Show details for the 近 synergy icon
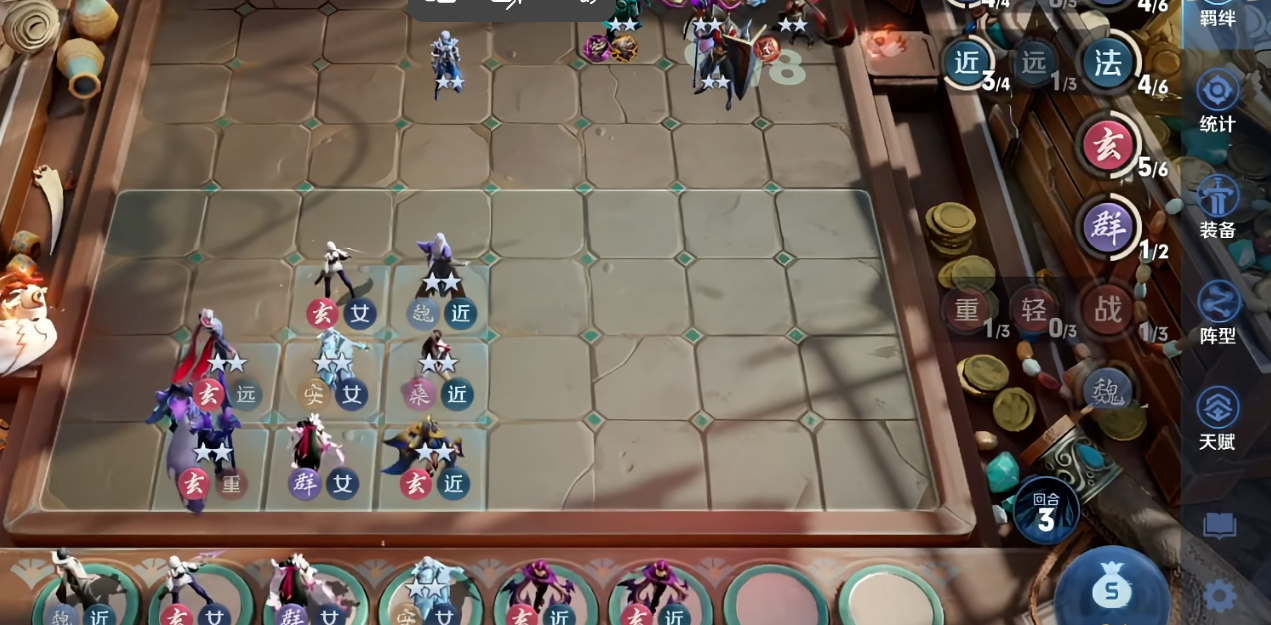This screenshot has width=1271, height=625. pos(967,62)
